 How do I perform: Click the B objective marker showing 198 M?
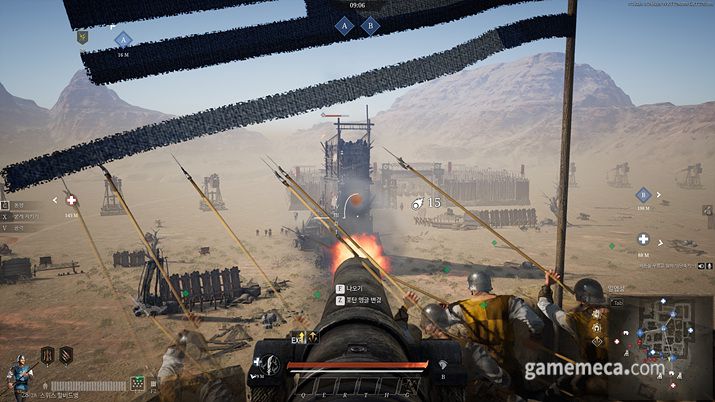643,195
